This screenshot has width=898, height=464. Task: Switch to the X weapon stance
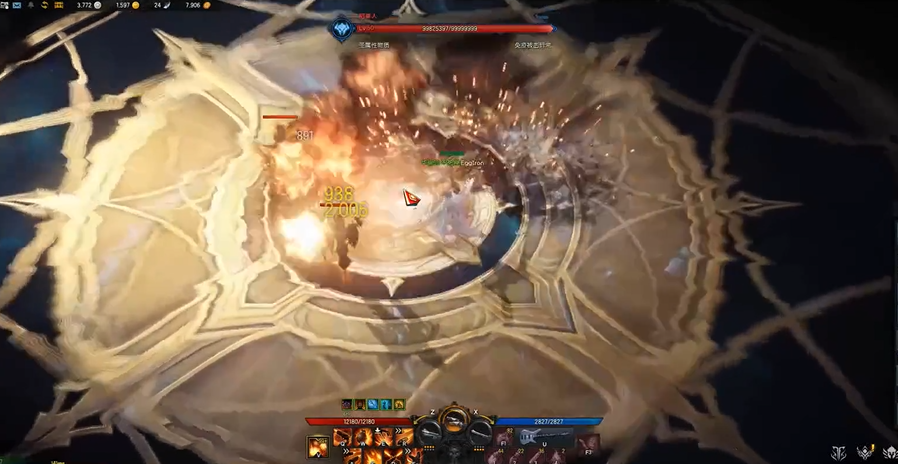(x=481, y=432)
